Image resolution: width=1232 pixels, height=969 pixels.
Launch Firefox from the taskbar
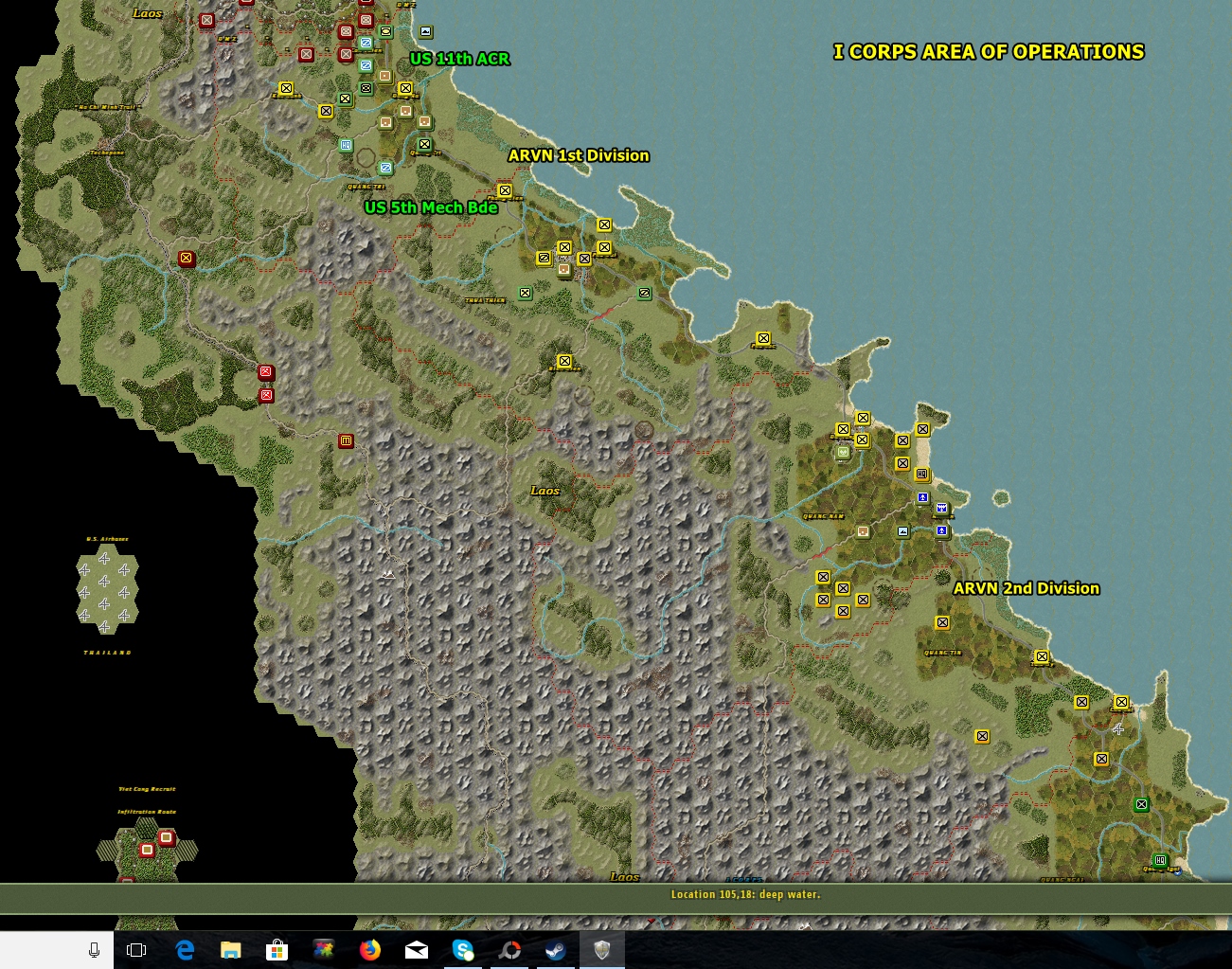click(x=369, y=952)
